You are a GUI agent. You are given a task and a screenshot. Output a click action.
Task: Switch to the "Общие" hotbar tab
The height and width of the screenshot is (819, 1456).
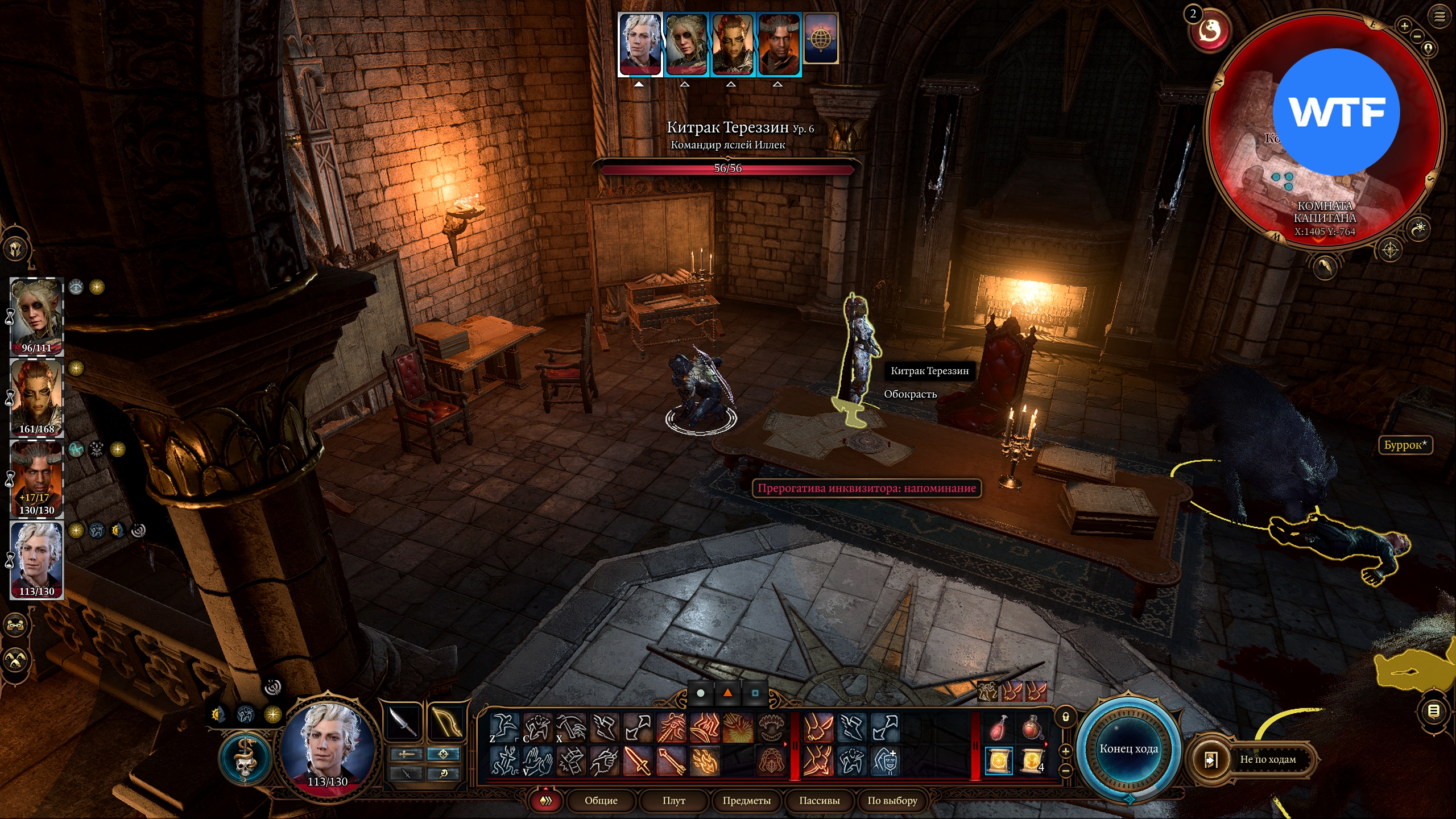point(601,800)
